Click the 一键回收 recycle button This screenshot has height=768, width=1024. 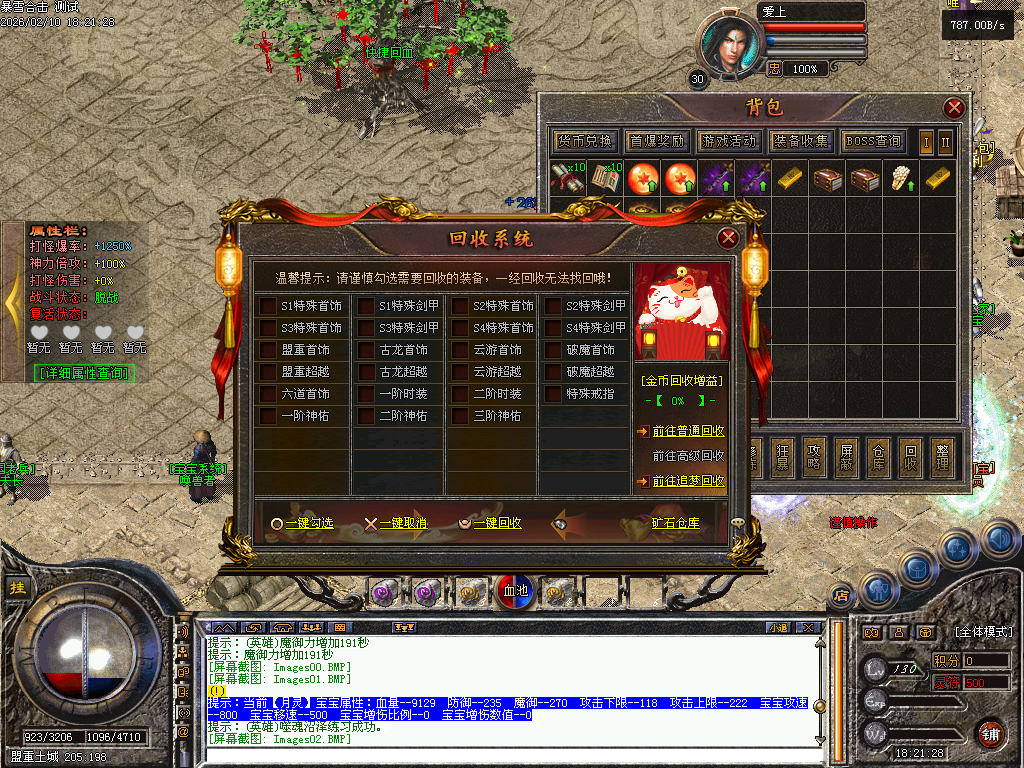pyautogui.click(x=489, y=523)
